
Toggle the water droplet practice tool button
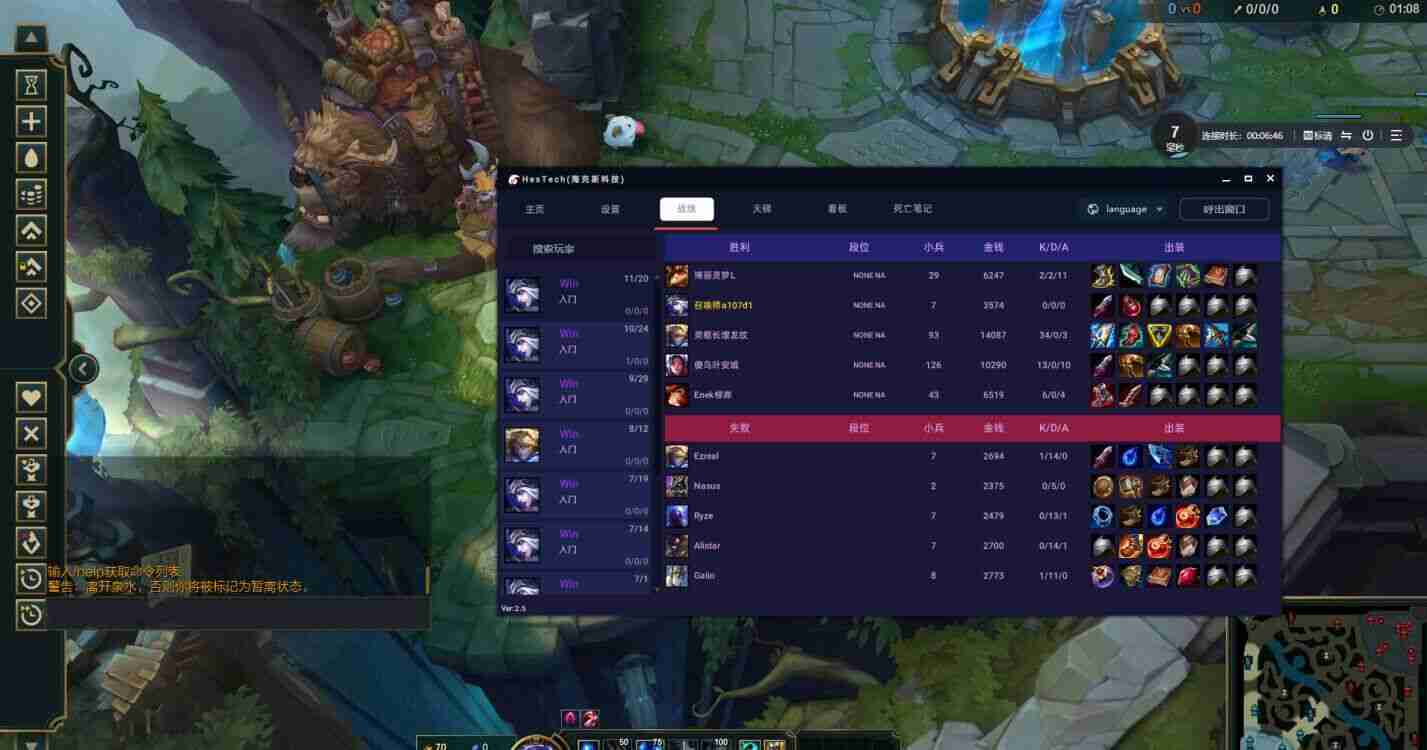coord(32,158)
